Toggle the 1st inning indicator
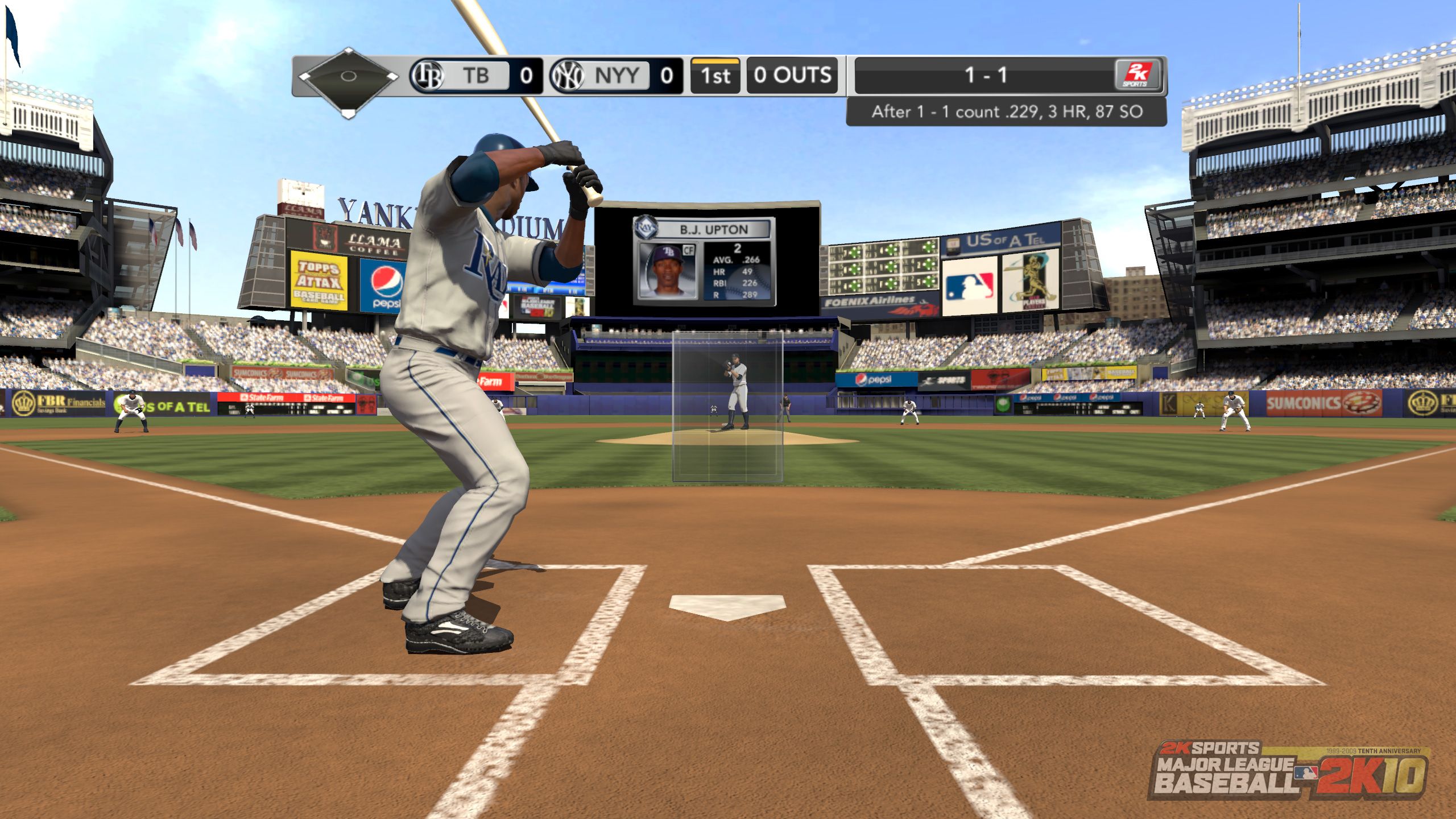The height and width of the screenshot is (819, 1456). pos(716,77)
